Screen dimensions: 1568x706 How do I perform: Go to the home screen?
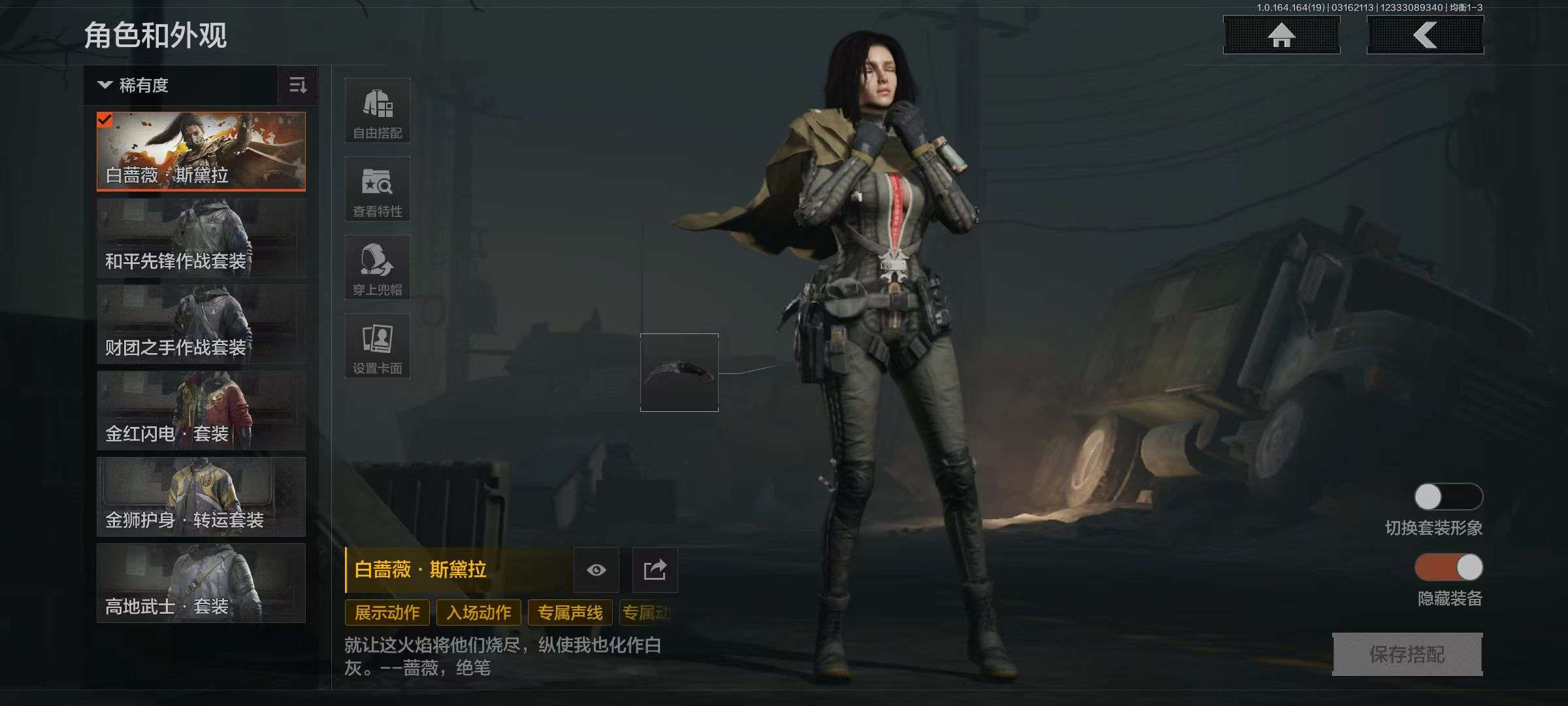click(x=1281, y=35)
